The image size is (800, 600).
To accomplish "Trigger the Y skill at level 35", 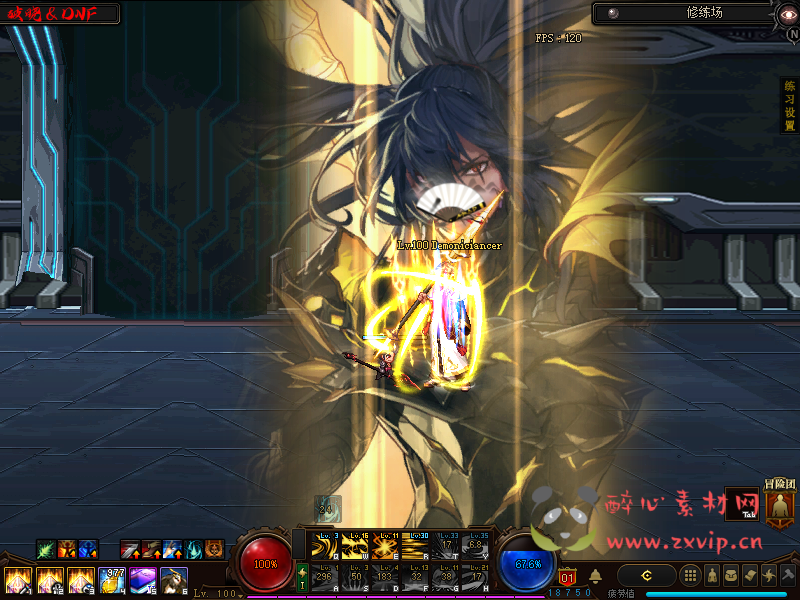I will pos(474,547).
